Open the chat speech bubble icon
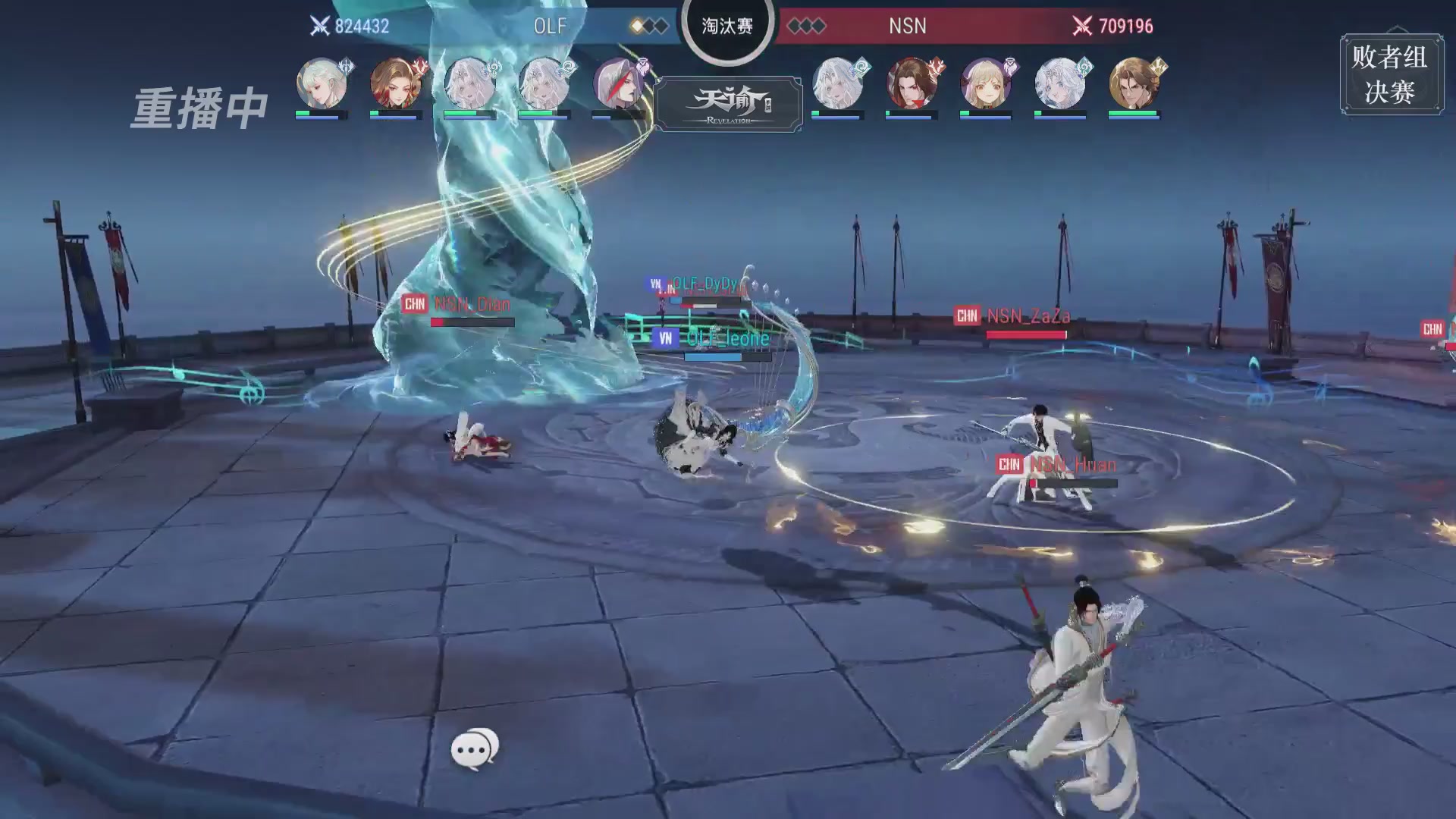Viewport: 1456px width, 819px height. 475,748
